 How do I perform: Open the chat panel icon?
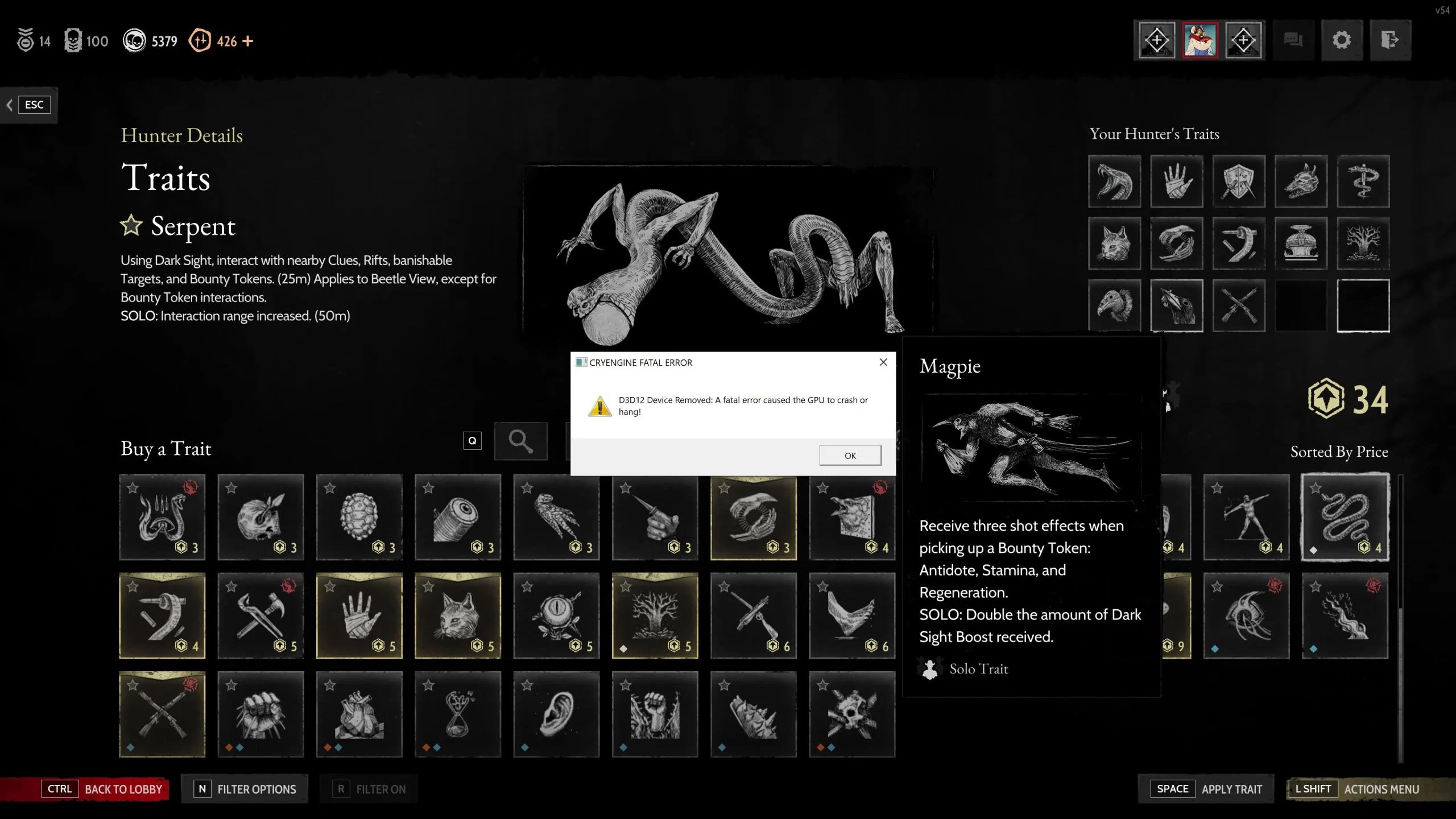point(1293,40)
